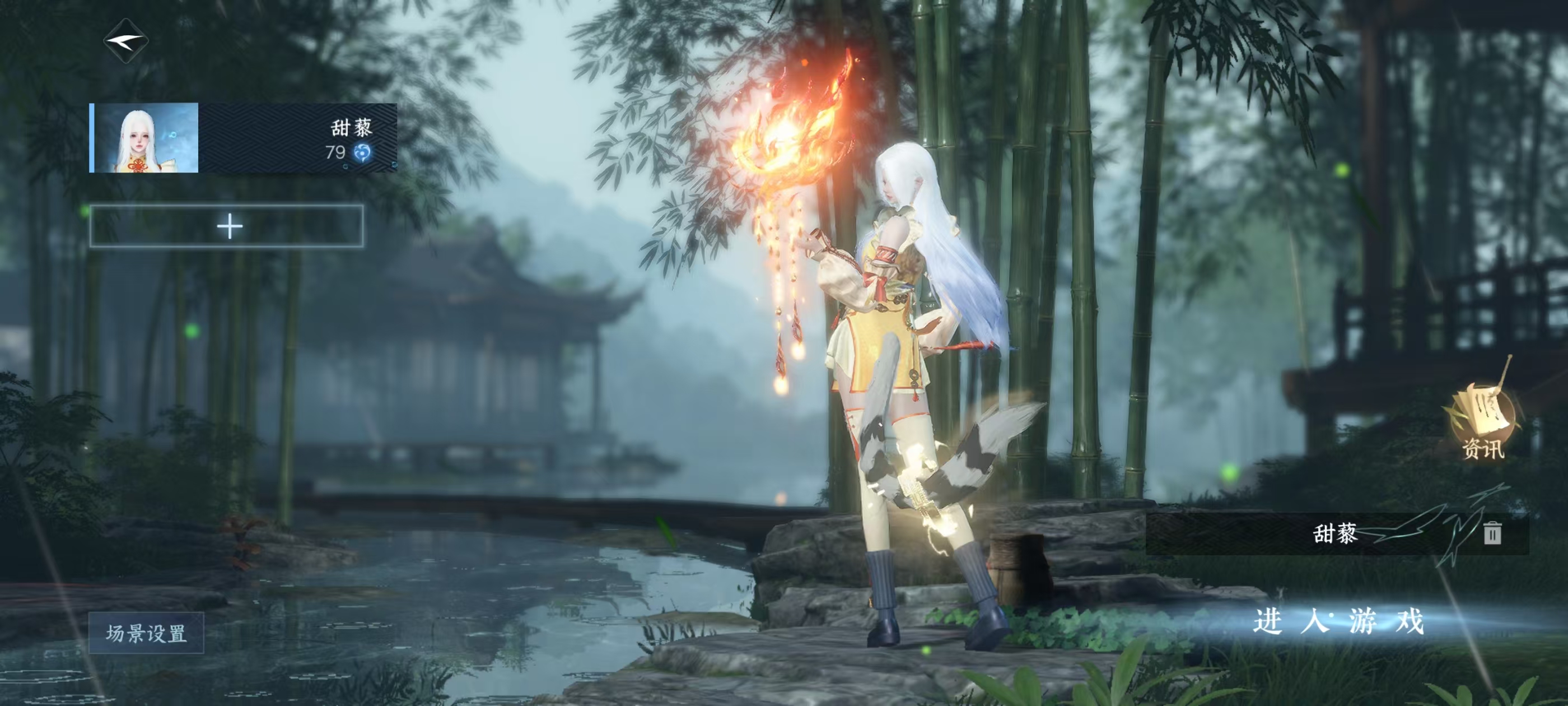Screen dimensions: 1568x706
Task: Add a new character with the plus slot
Action: pos(227,226)
